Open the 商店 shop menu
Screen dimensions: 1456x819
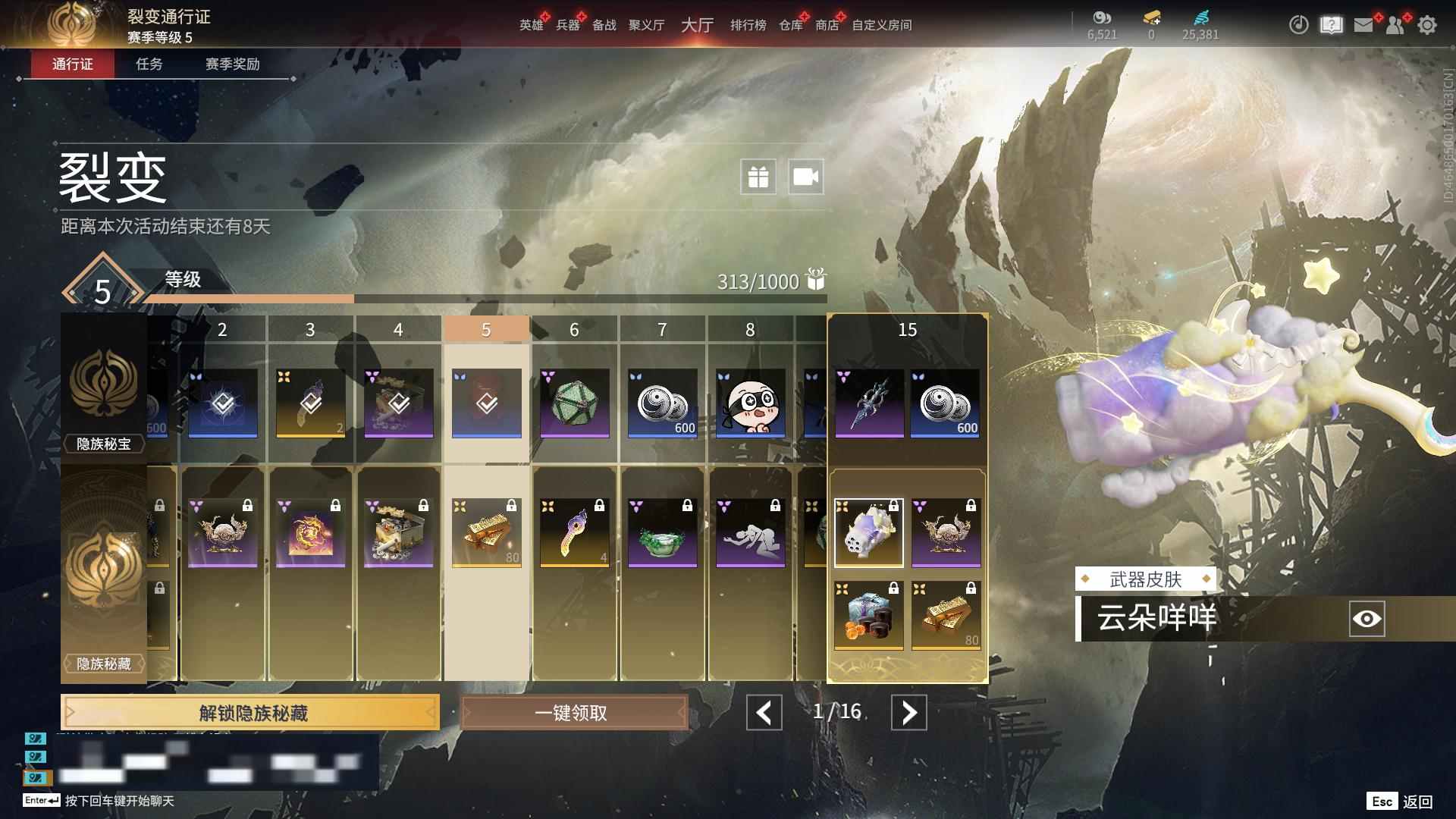(827, 25)
